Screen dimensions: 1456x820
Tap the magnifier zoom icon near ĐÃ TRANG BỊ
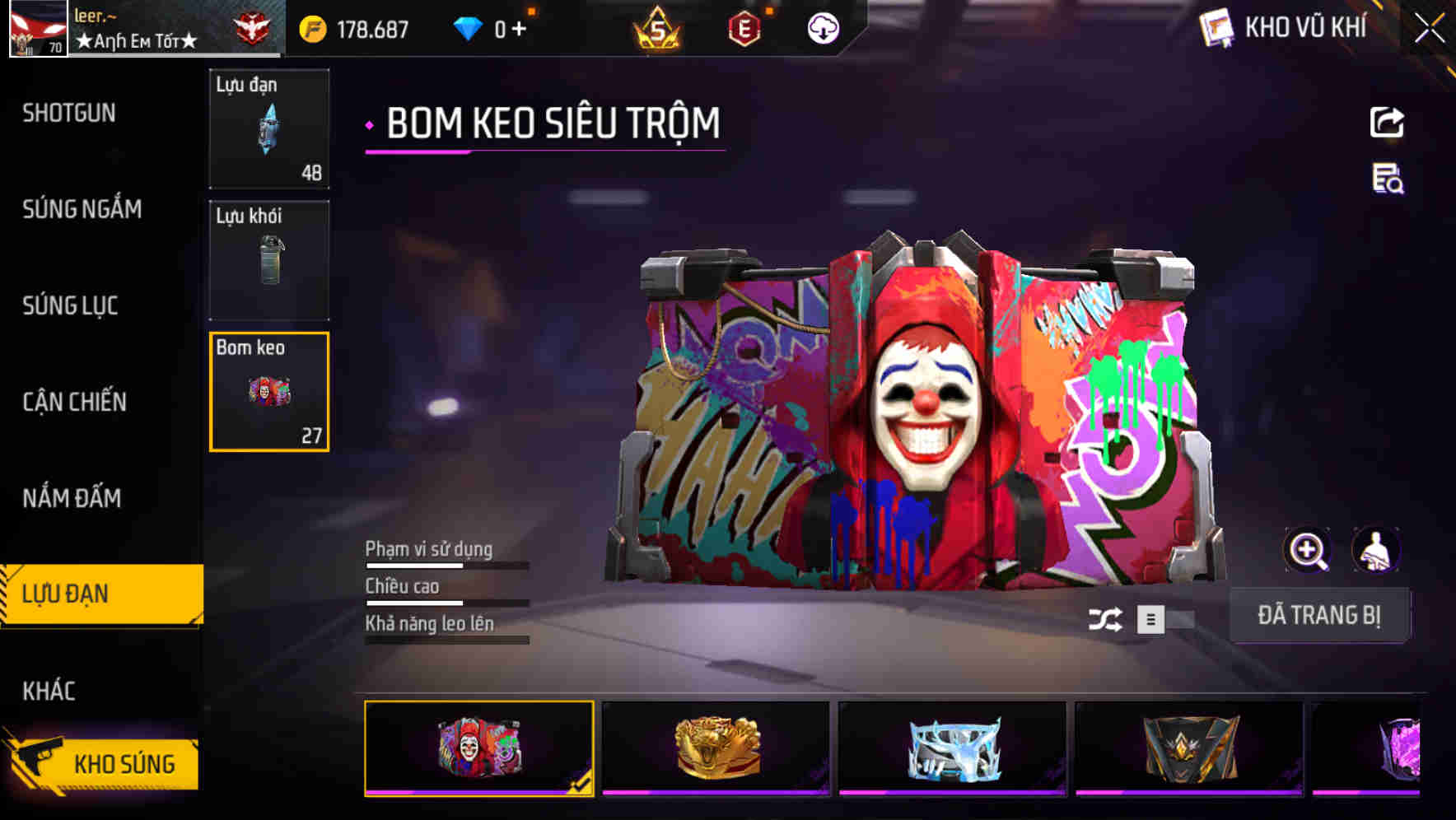[x=1307, y=550]
